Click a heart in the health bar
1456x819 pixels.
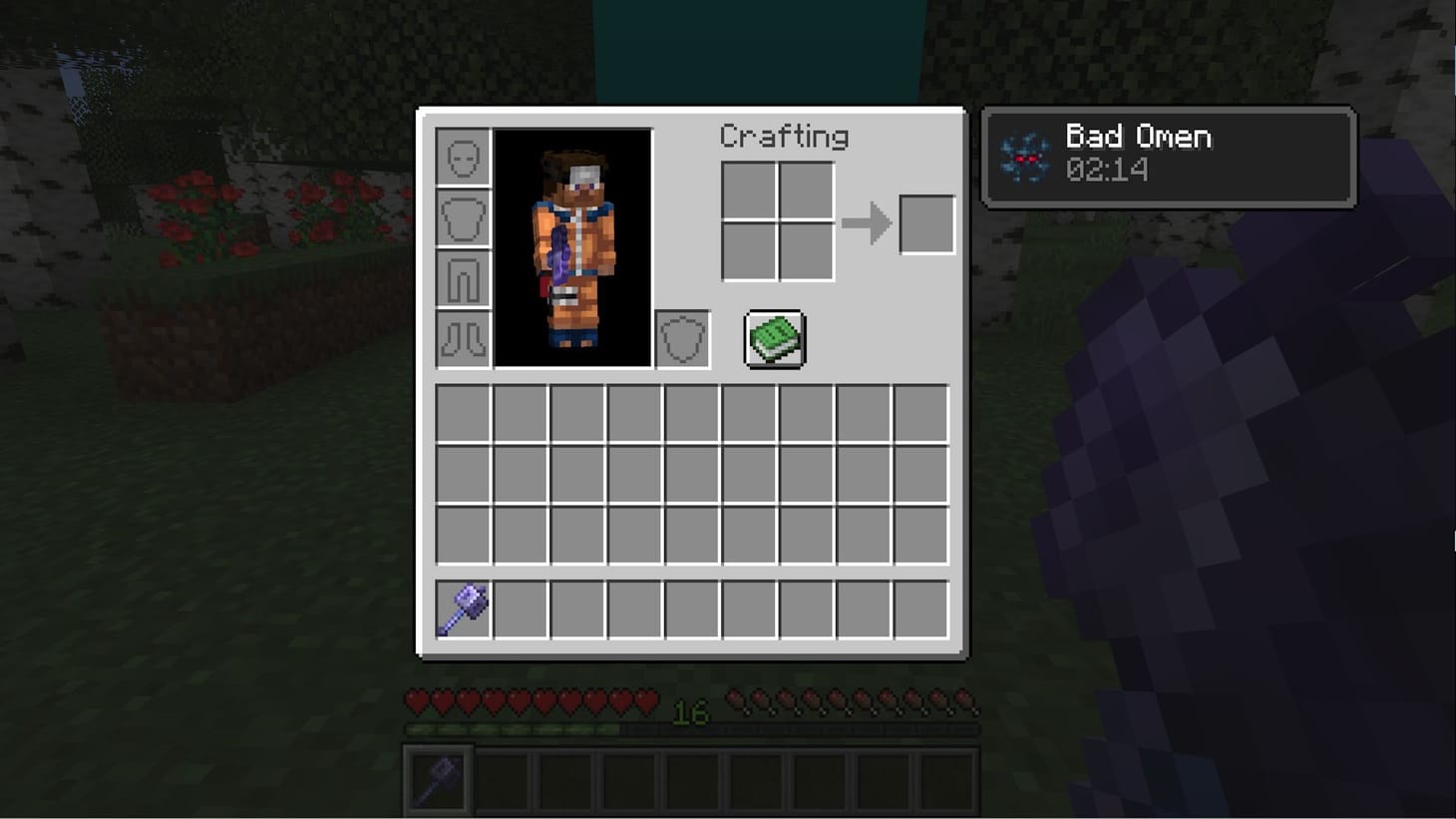tap(415, 701)
